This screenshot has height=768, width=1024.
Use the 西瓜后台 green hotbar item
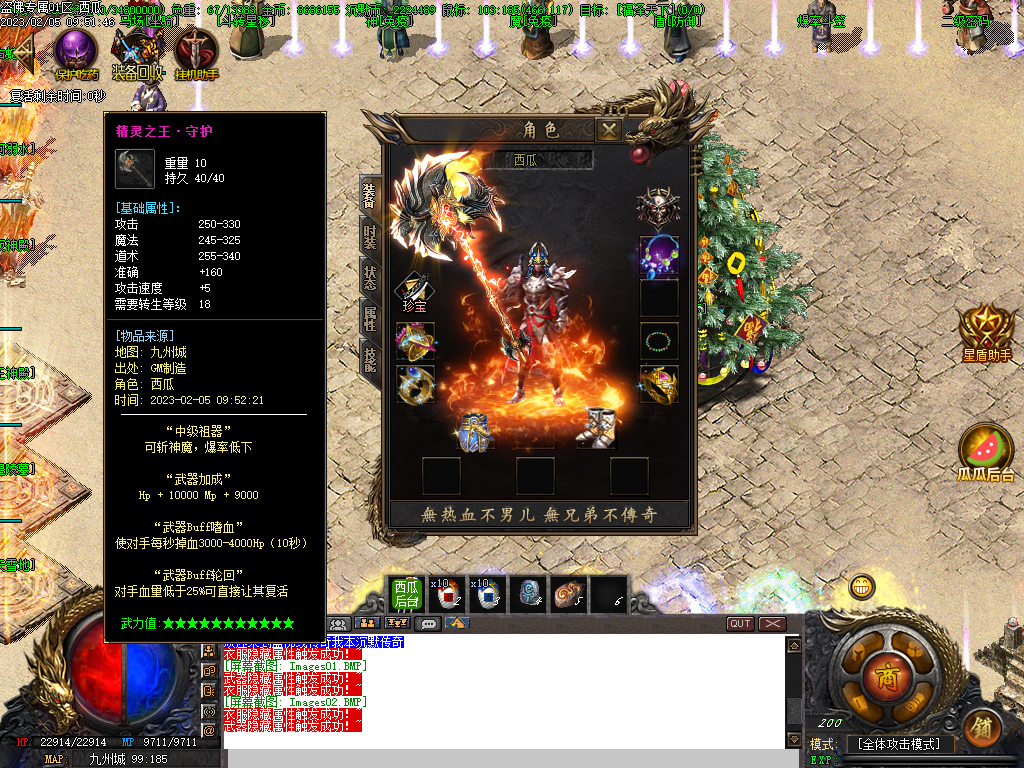pyautogui.click(x=405, y=594)
